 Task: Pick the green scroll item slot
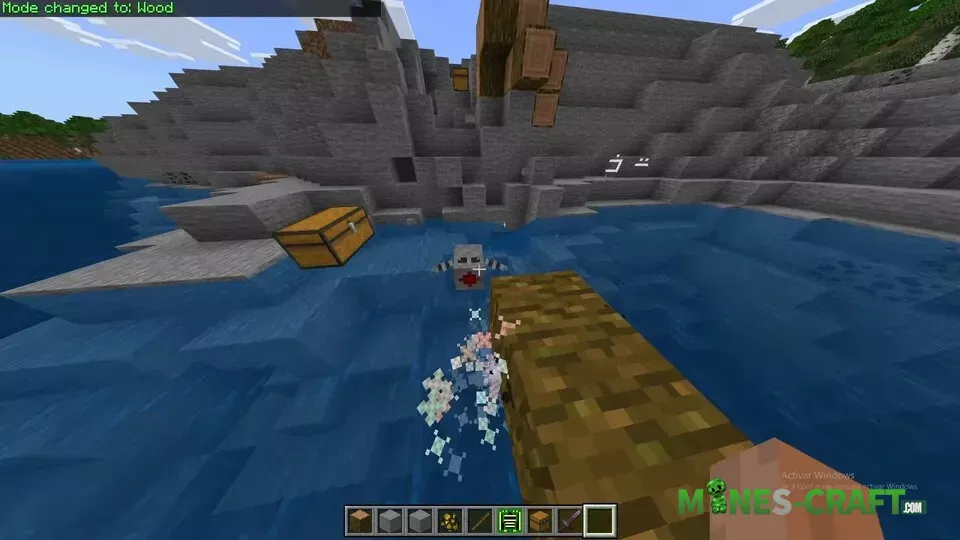click(x=510, y=520)
